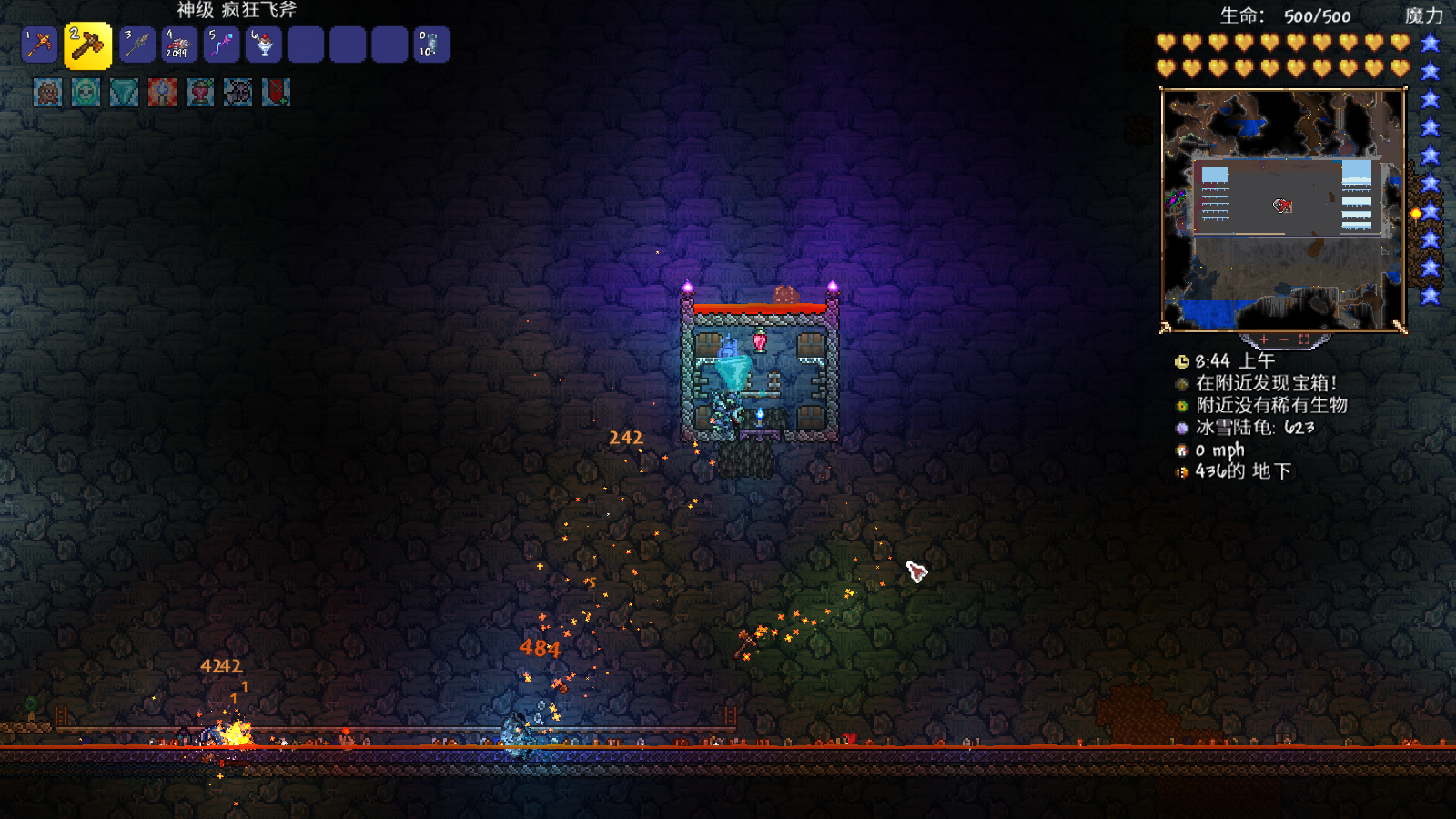Select the highlighted hammer-axe in slot 2
Screen dimensions: 1456x819
click(x=87, y=45)
